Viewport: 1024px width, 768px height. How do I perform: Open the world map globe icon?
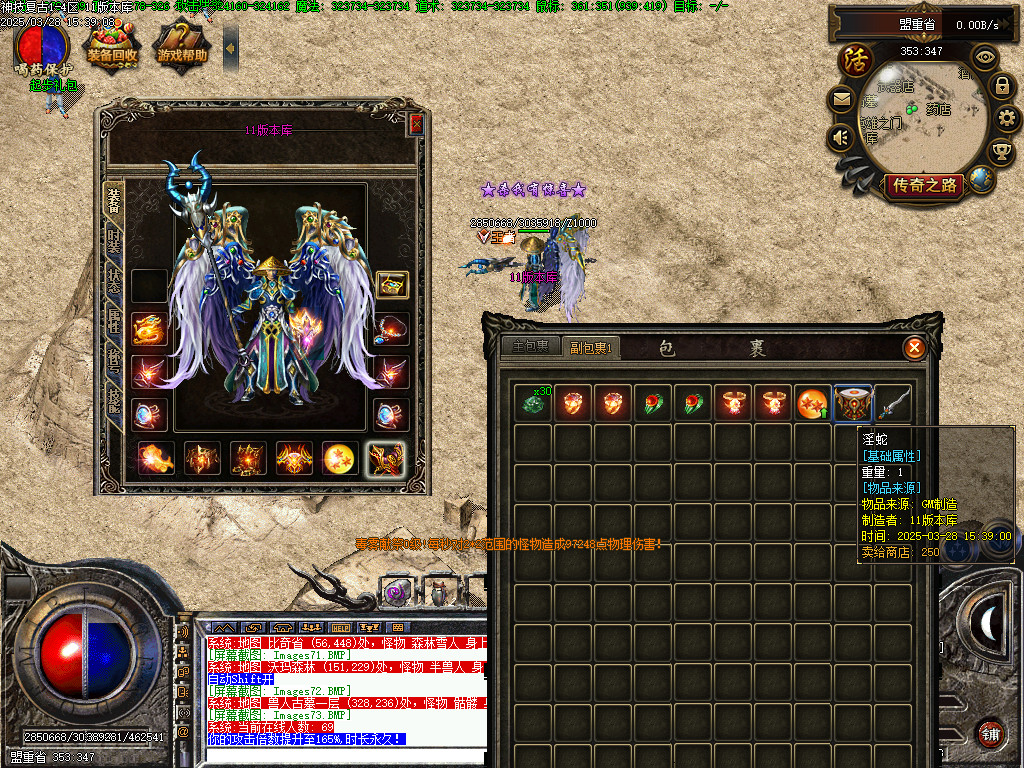pos(982,180)
